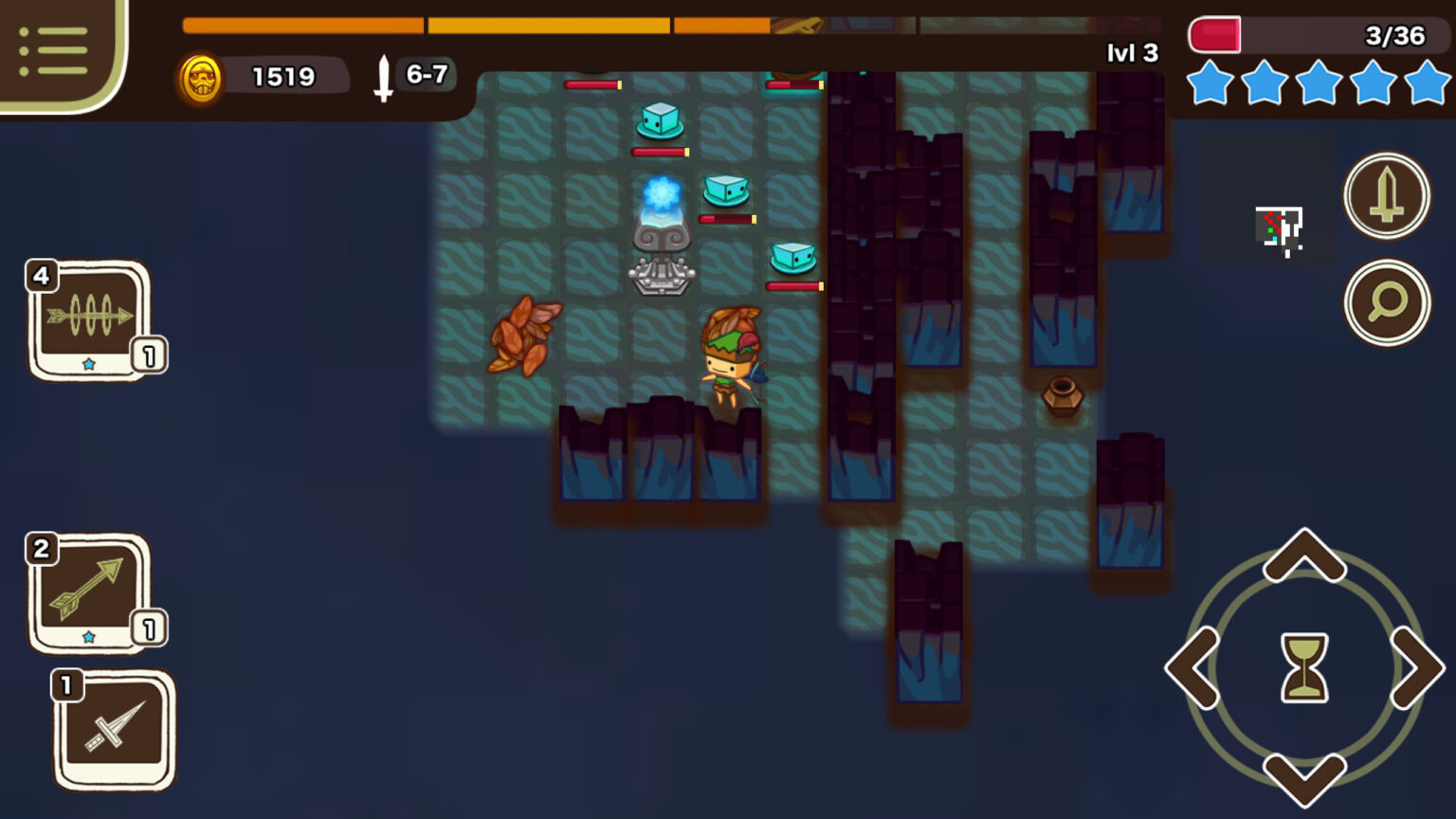
Task: Move down with the D-pad arrow
Action: (1304, 777)
